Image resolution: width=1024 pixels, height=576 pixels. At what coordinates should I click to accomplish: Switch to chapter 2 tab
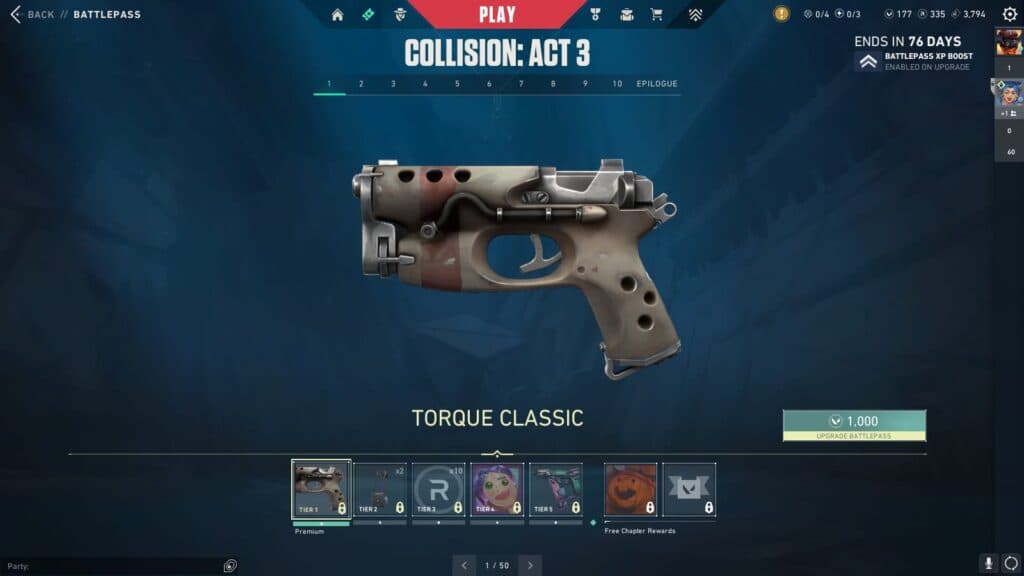tap(361, 84)
